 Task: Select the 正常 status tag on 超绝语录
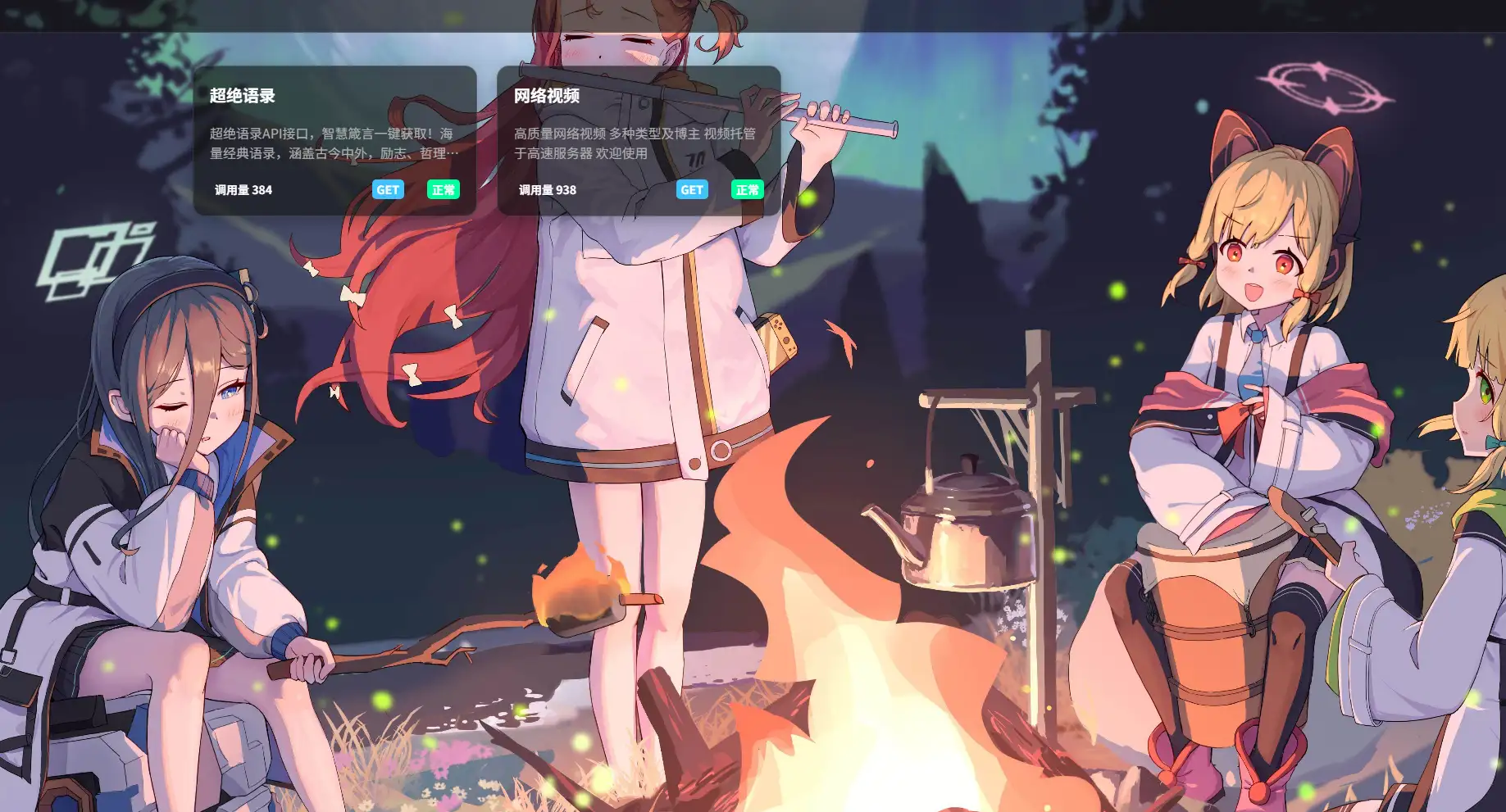444,190
